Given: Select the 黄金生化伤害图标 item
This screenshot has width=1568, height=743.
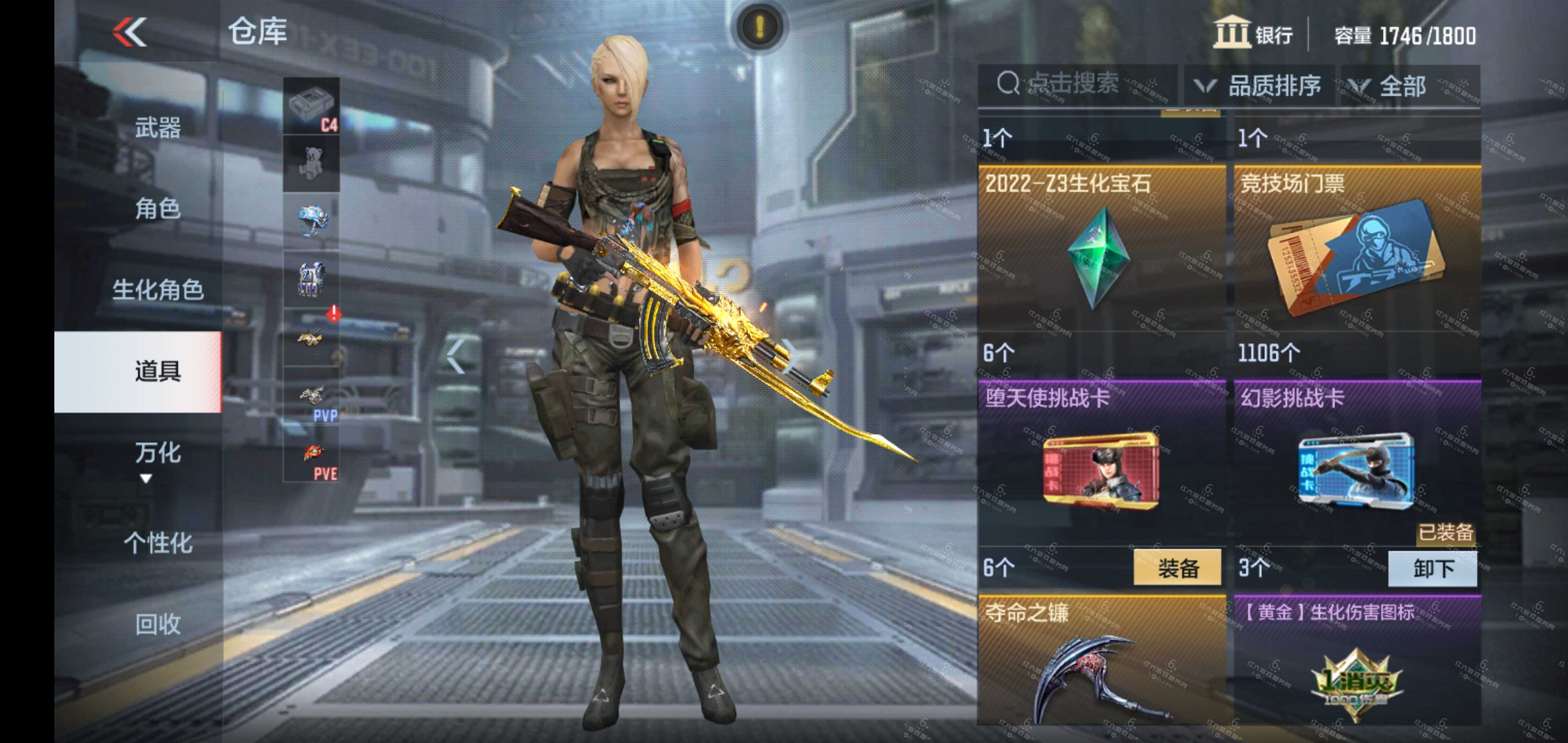Looking at the screenshot, I should point(1357,664).
